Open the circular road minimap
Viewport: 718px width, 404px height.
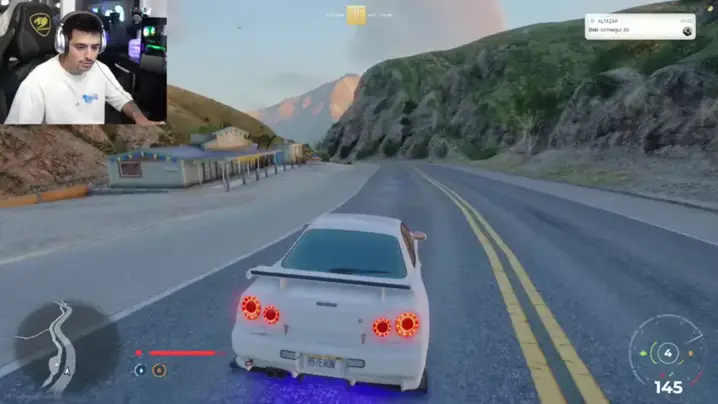[60, 348]
